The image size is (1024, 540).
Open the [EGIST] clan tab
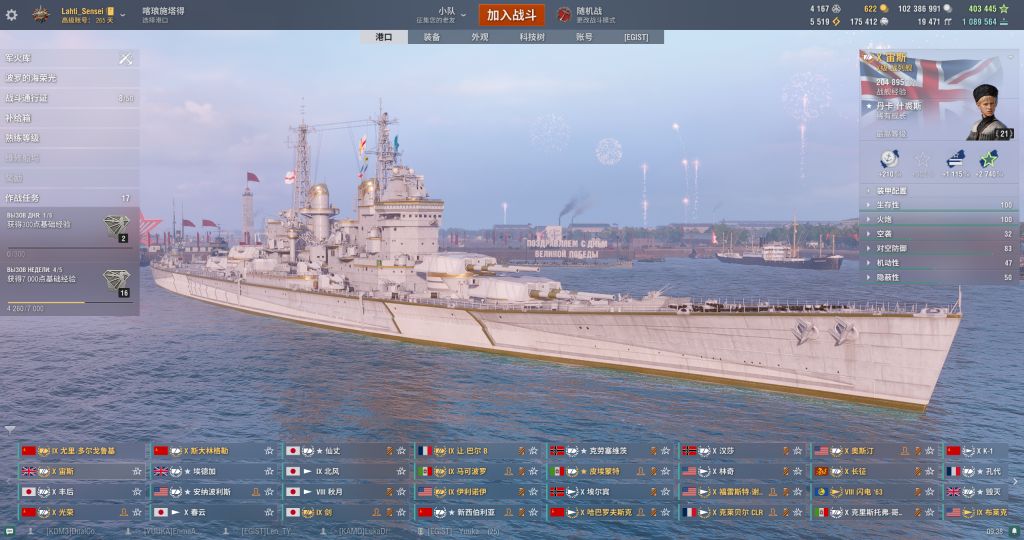[636, 37]
